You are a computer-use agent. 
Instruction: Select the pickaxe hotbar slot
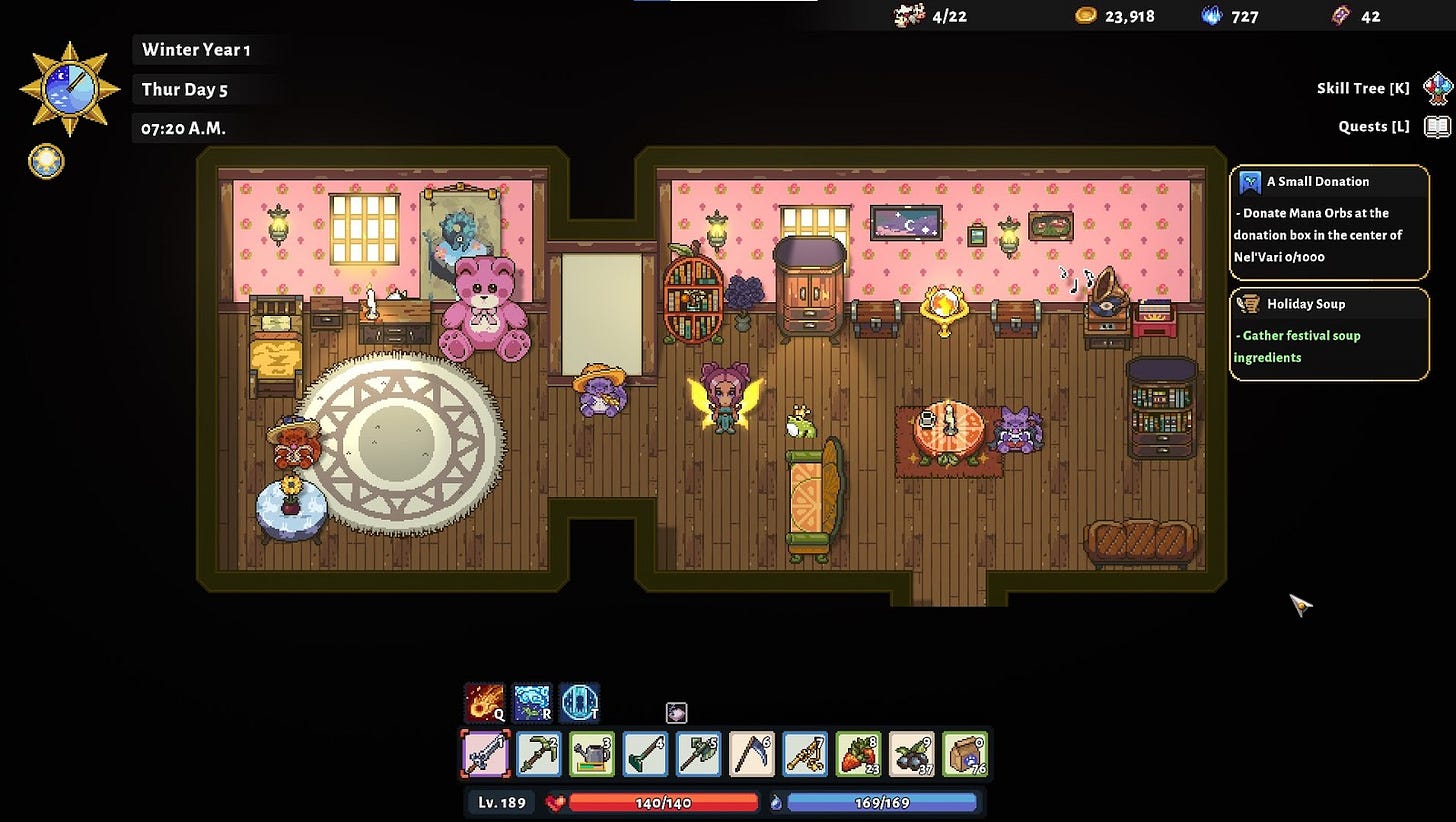[539, 754]
